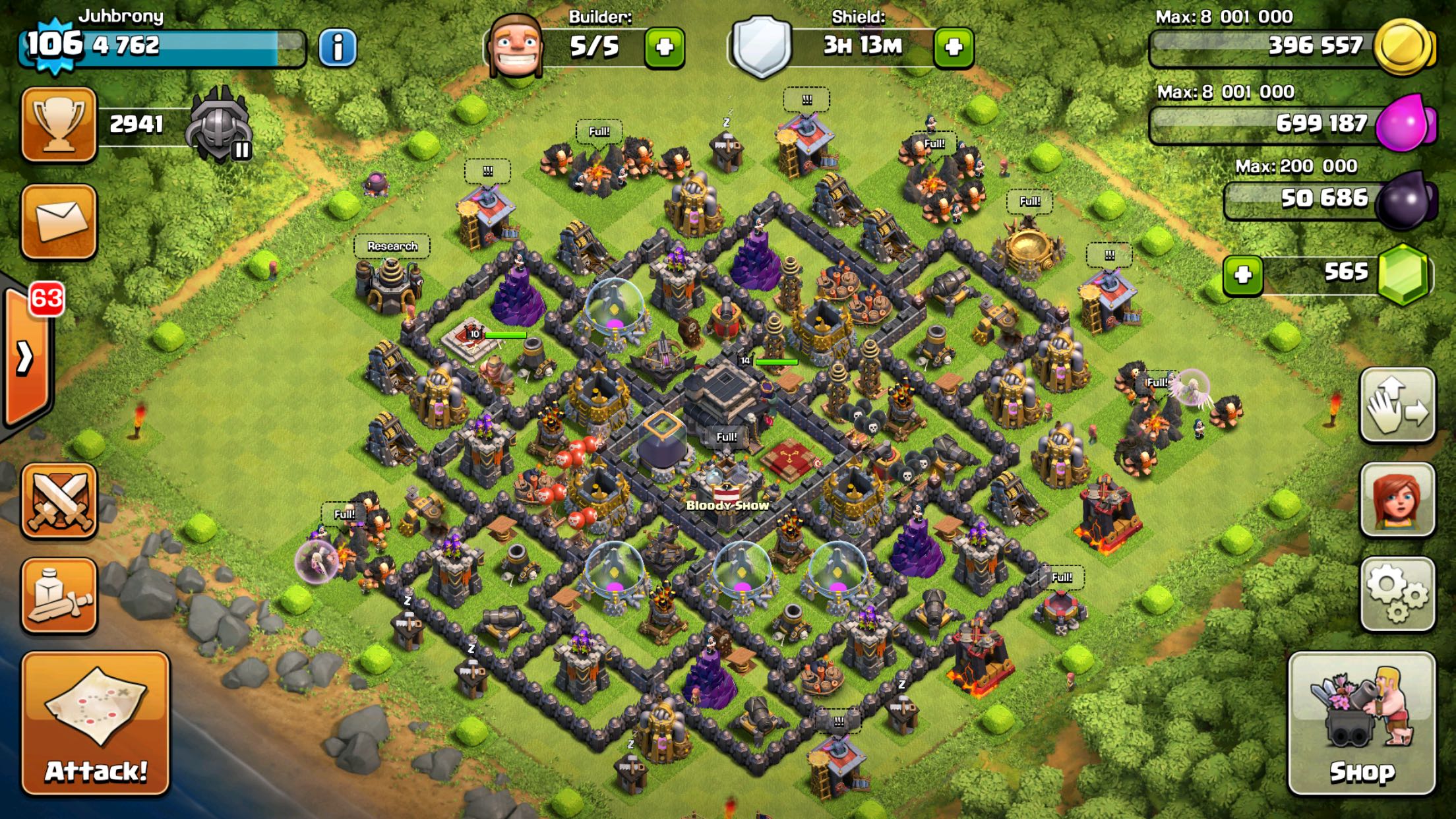Add a builder with green plus
This screenshot has height=819, width=1456.
(x=664, y=47)
